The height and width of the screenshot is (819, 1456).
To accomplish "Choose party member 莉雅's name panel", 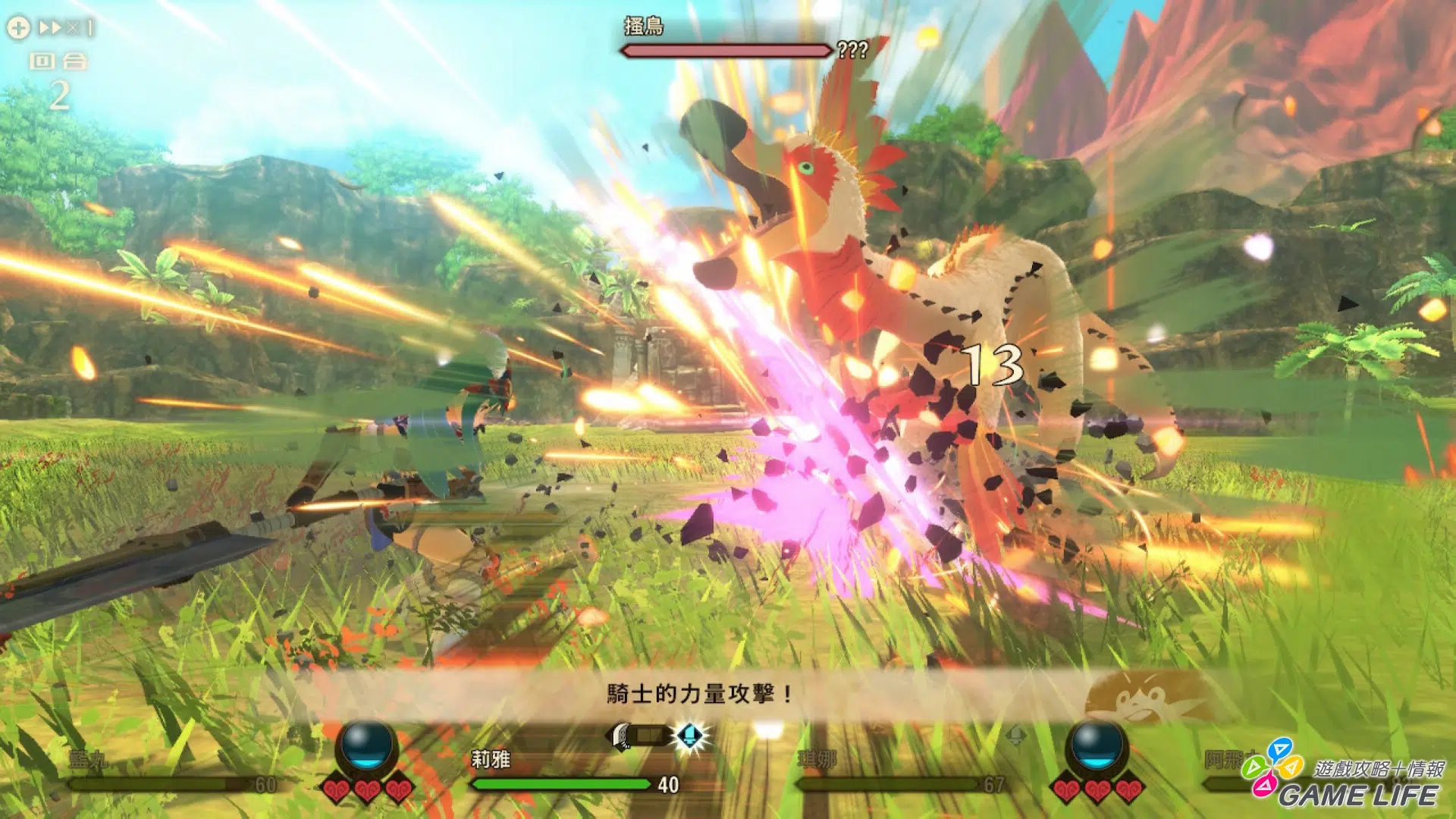I will tap(491, 759).
